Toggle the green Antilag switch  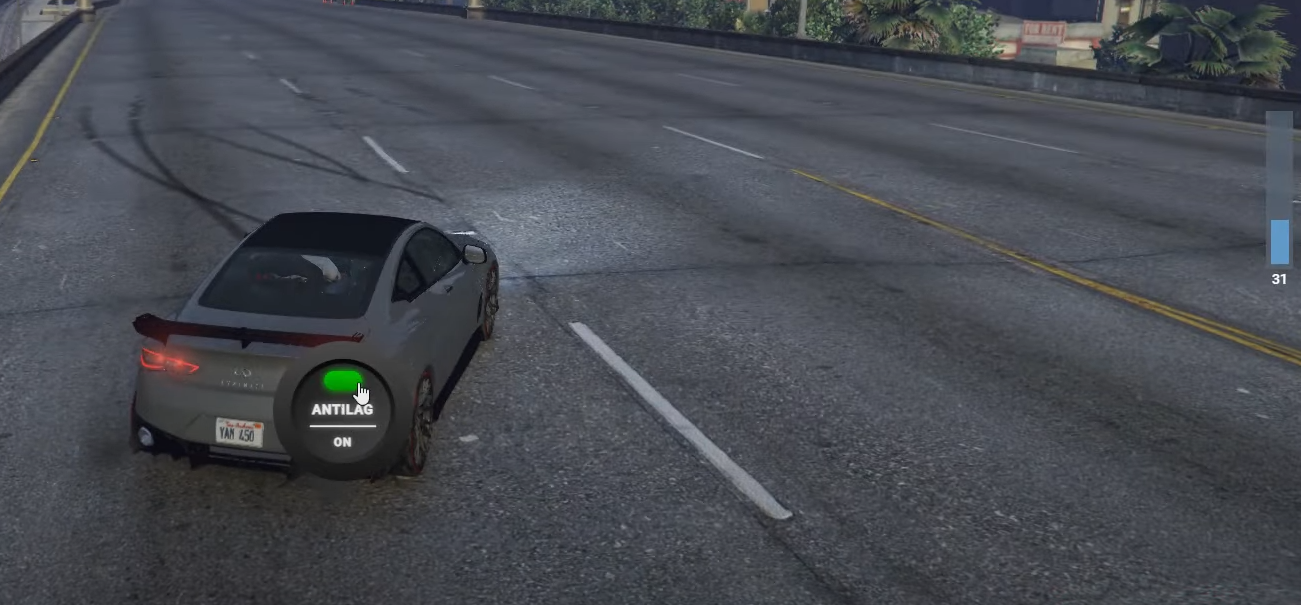(x=342, y=381)
